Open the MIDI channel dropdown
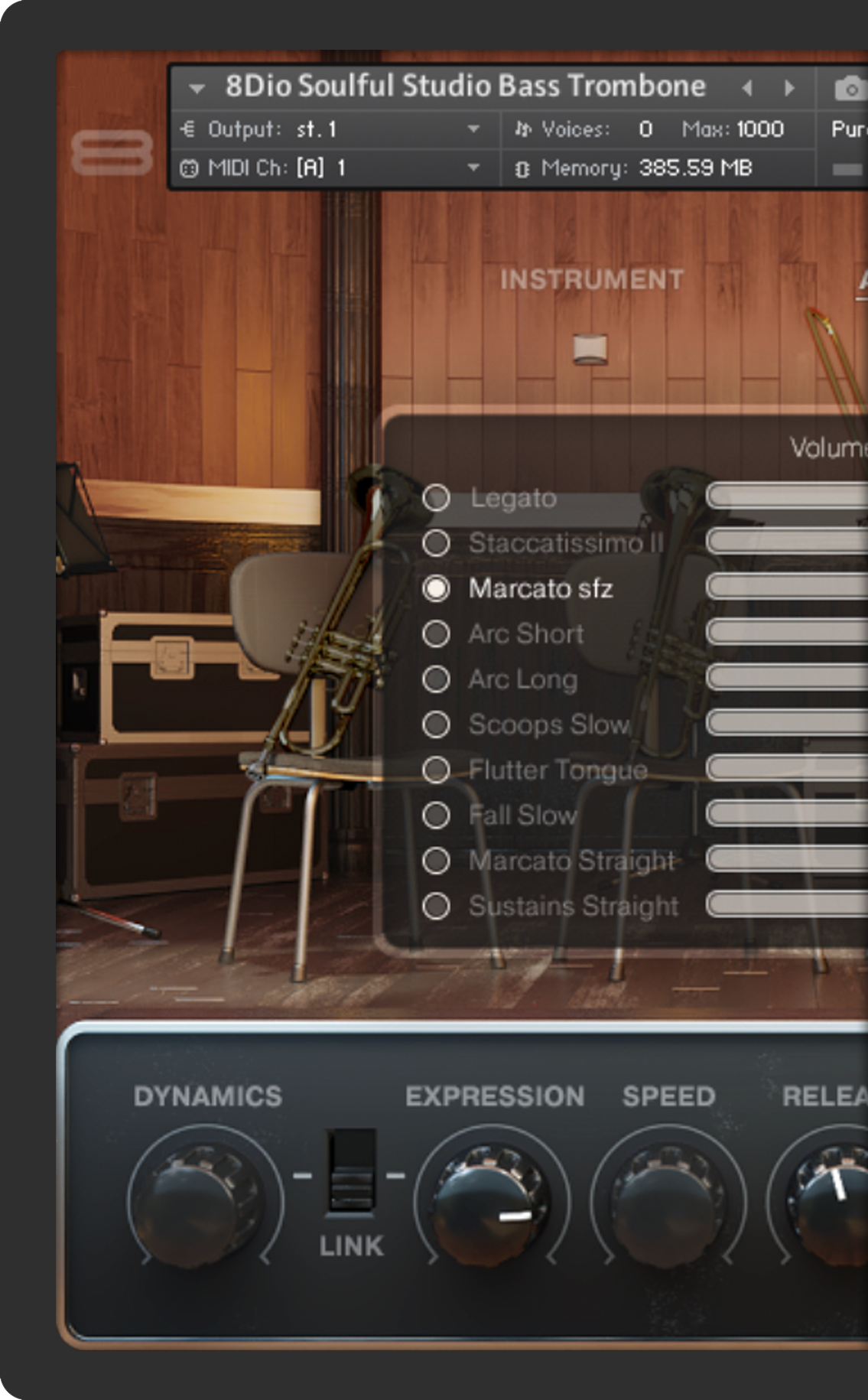868x1400 pixels. (473, 168)
